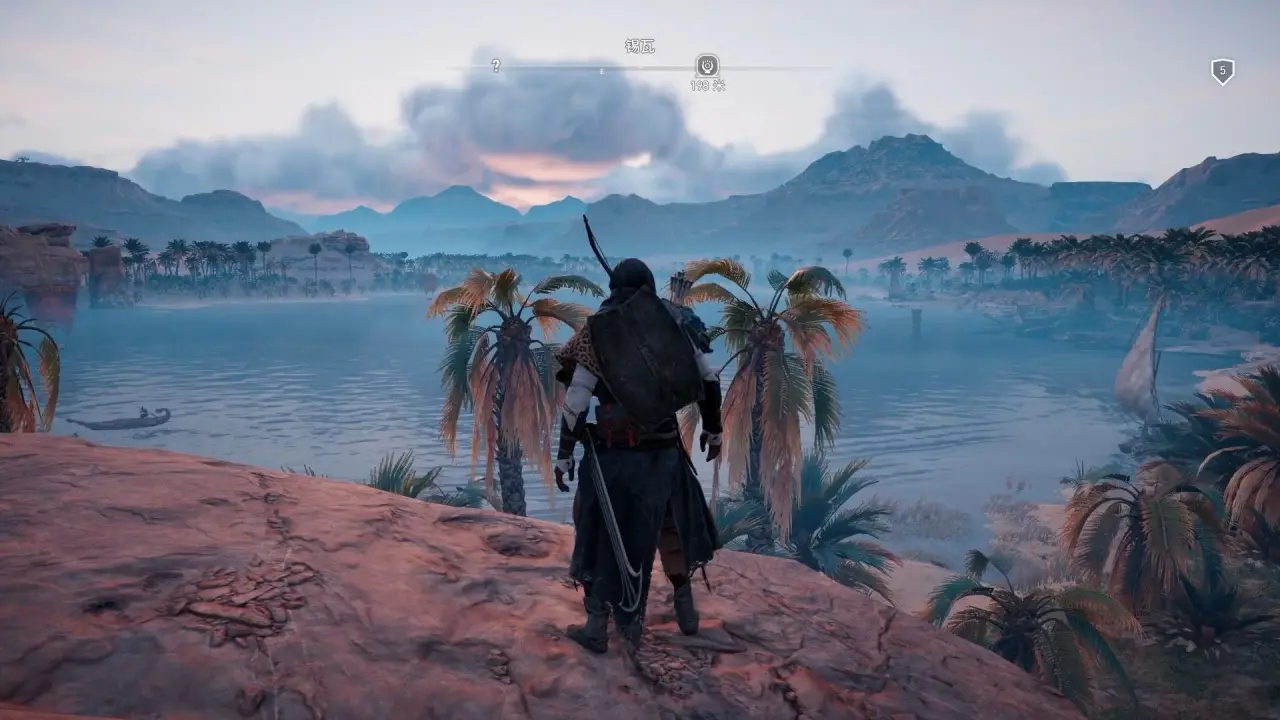Select the objective marker on the compass bar
Screen dimensions: 1280x720
pyautogui.click(x=707, y=66)
